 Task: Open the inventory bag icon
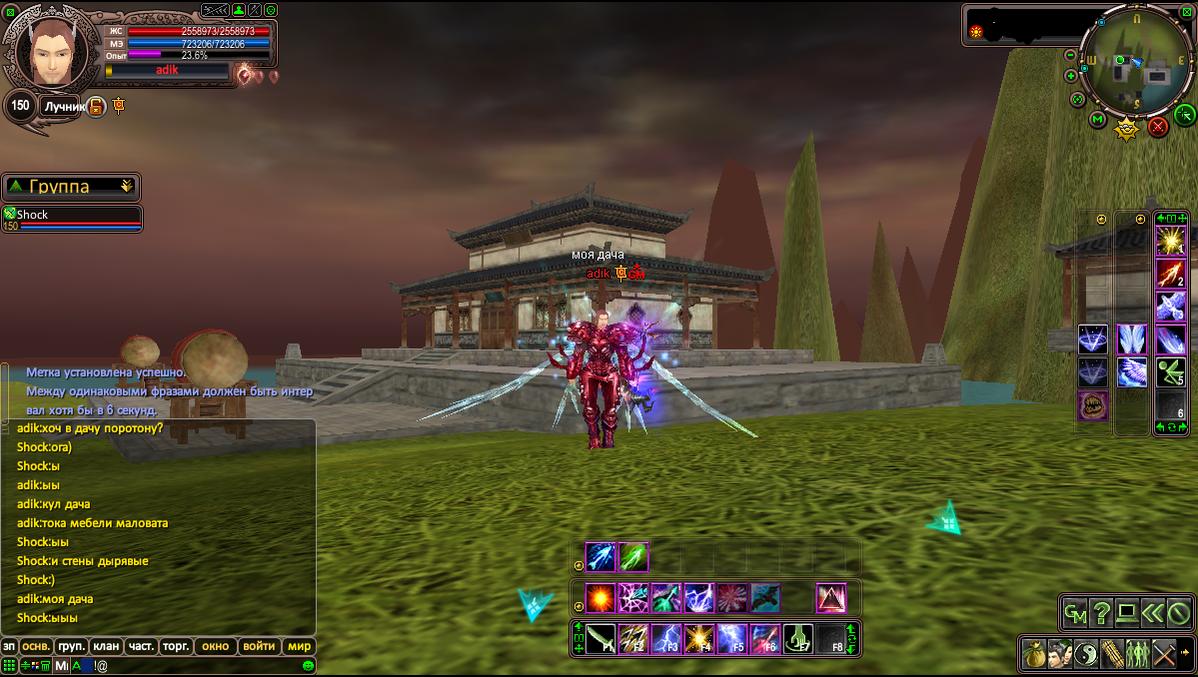coord(1033,655)
